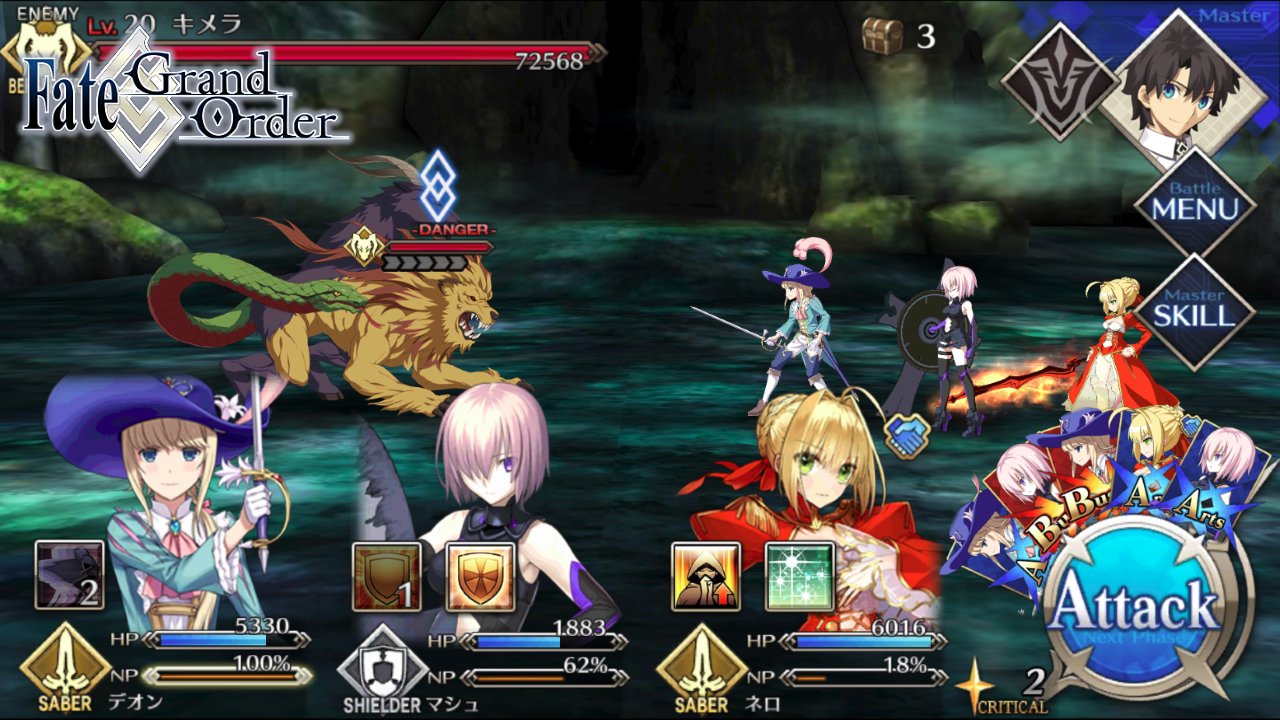View Mash's Shielder class status panel

(x=383, y=669)
